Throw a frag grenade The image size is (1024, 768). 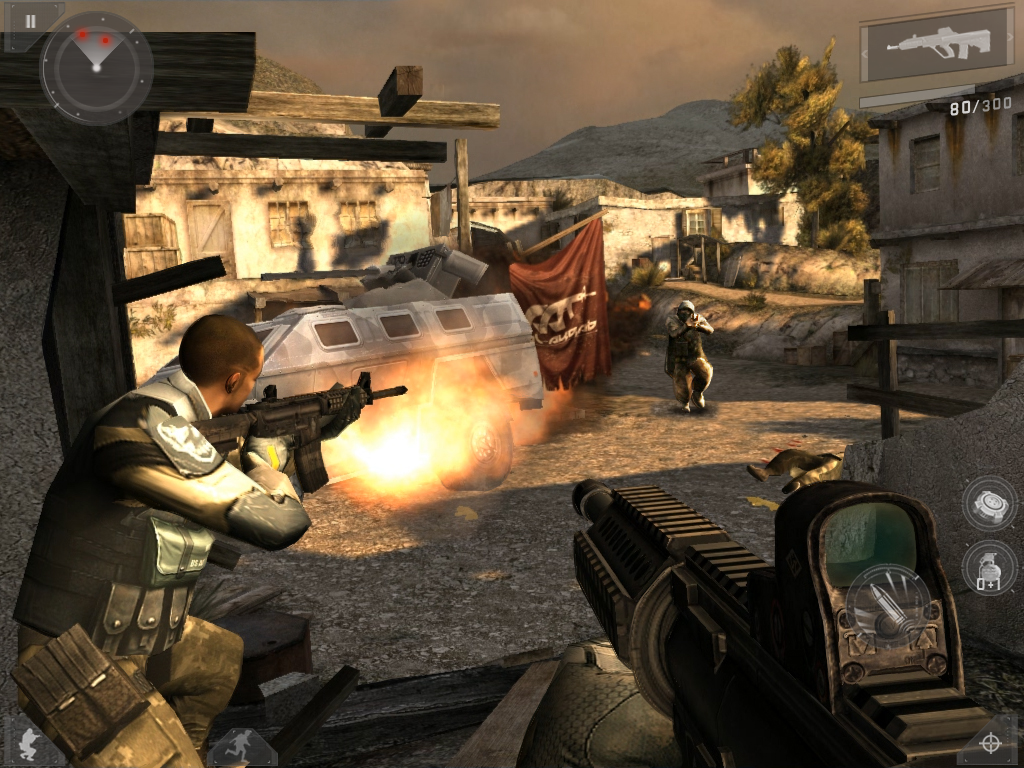(x=988, y=568)
